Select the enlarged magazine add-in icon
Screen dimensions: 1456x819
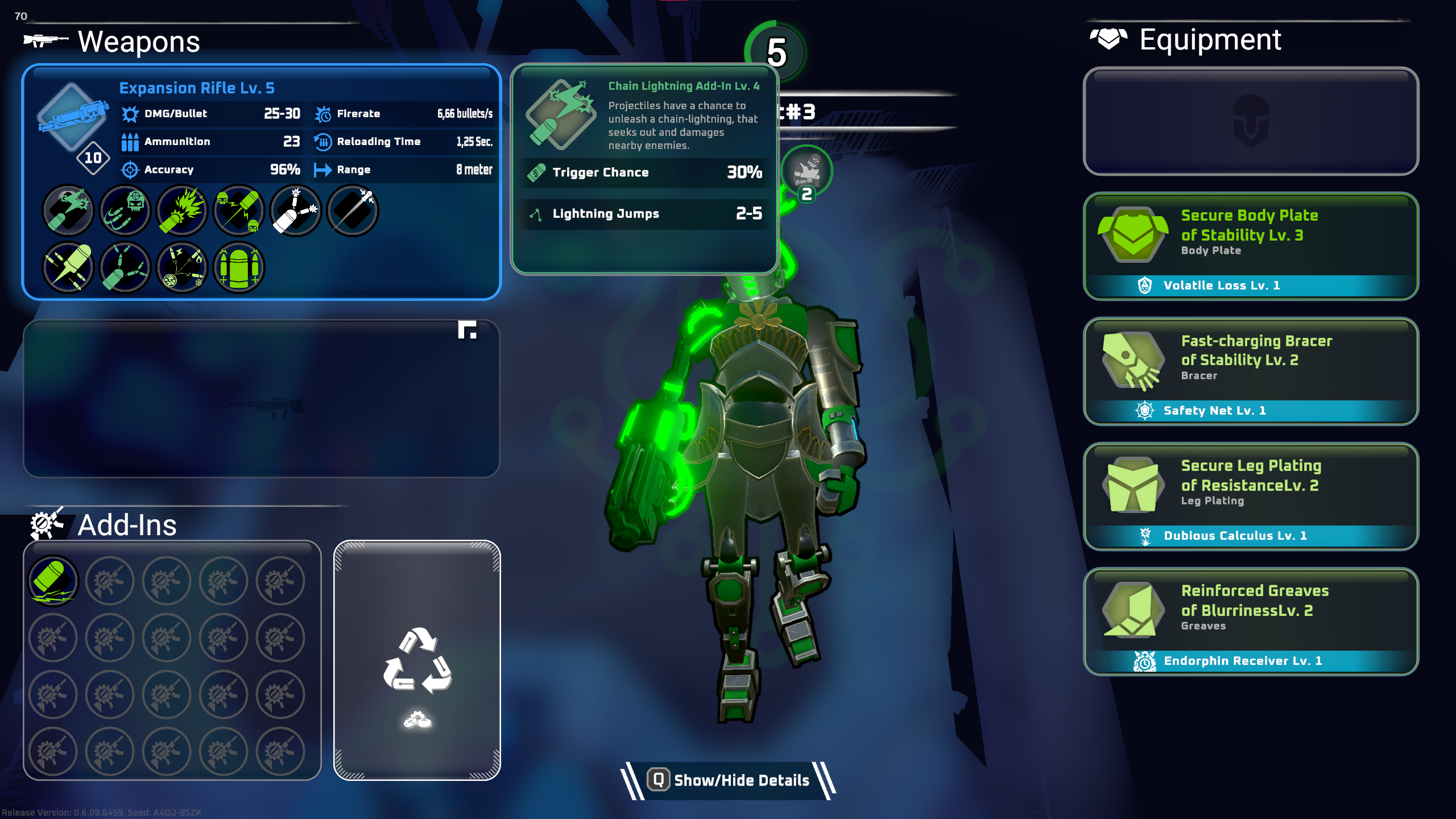(x=239, y=267)
